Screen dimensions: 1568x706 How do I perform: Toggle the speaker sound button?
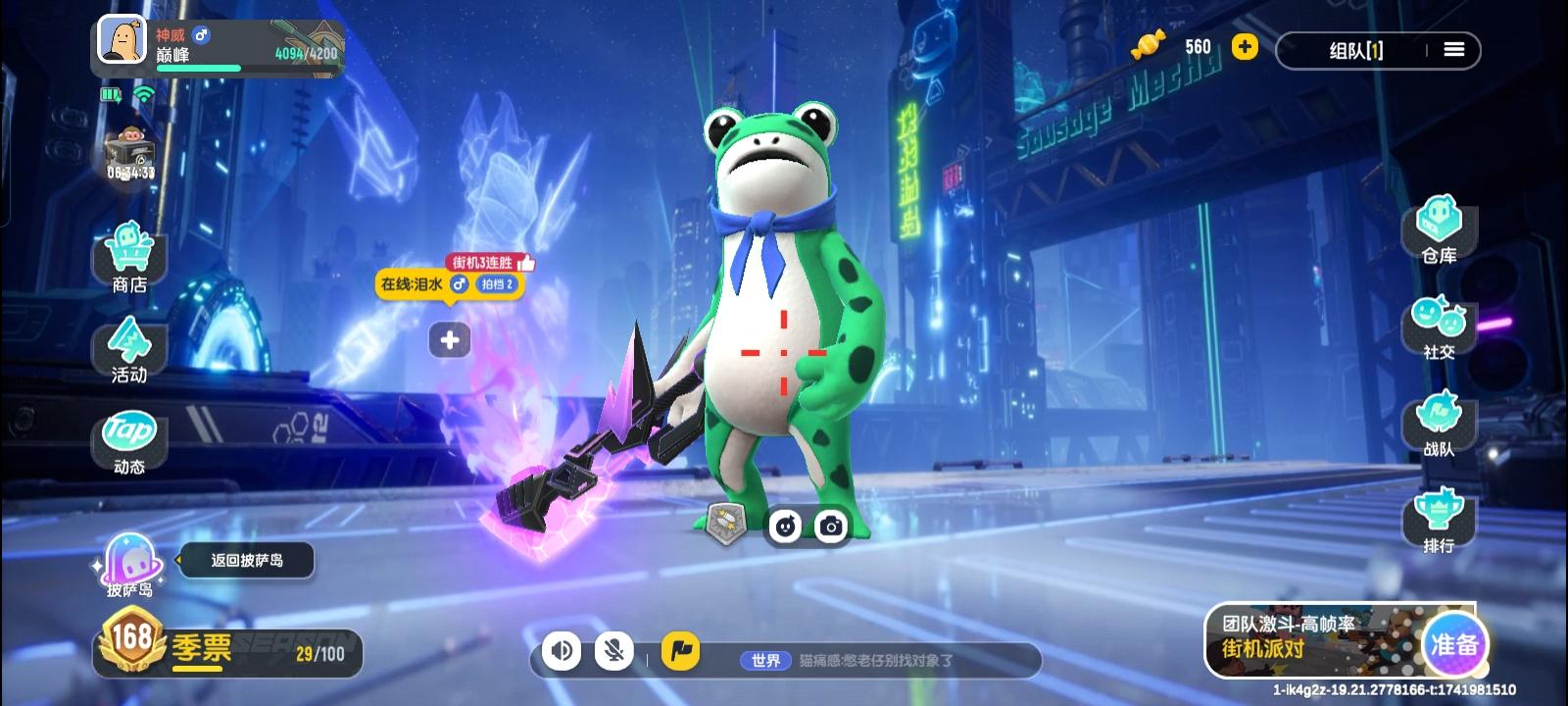click(562, 650)
